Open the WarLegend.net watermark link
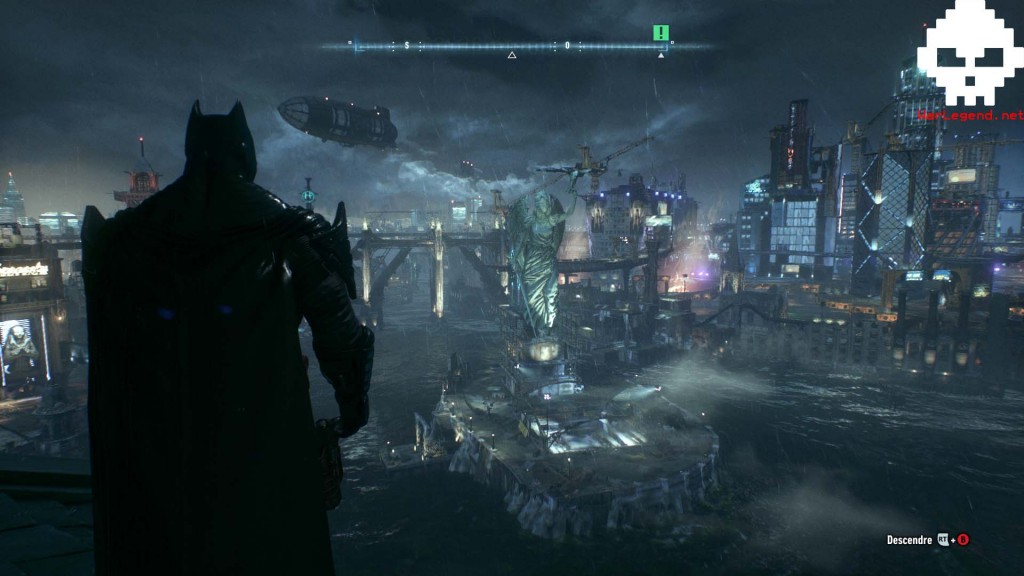Viewport: 1024px width, 576px height. click(x=970, y=115)
